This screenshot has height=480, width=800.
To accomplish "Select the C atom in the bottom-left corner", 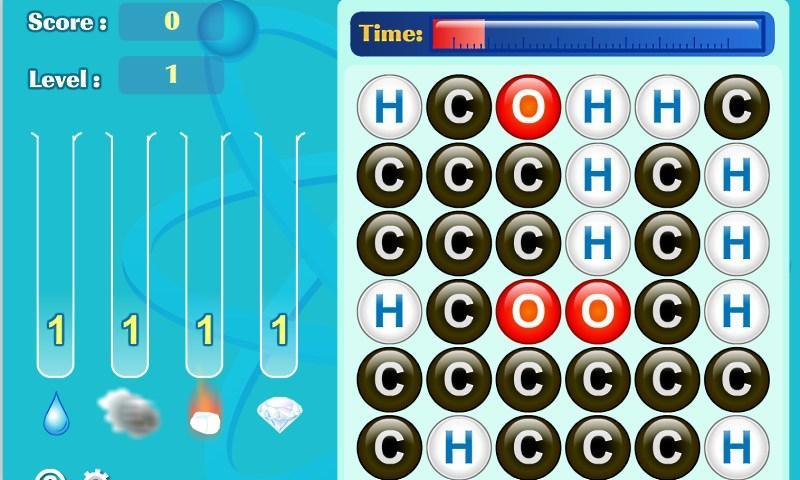I will point(389,449).
